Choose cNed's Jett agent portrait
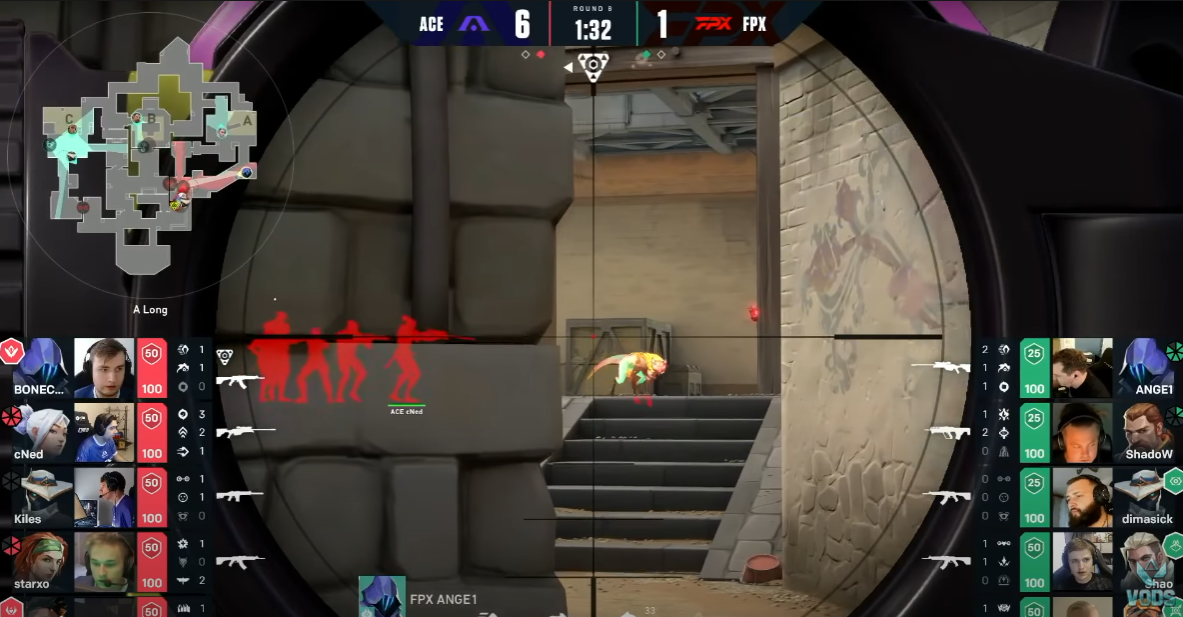The width and height of the screenshot is (1183, 617). (x=40, y=432)
